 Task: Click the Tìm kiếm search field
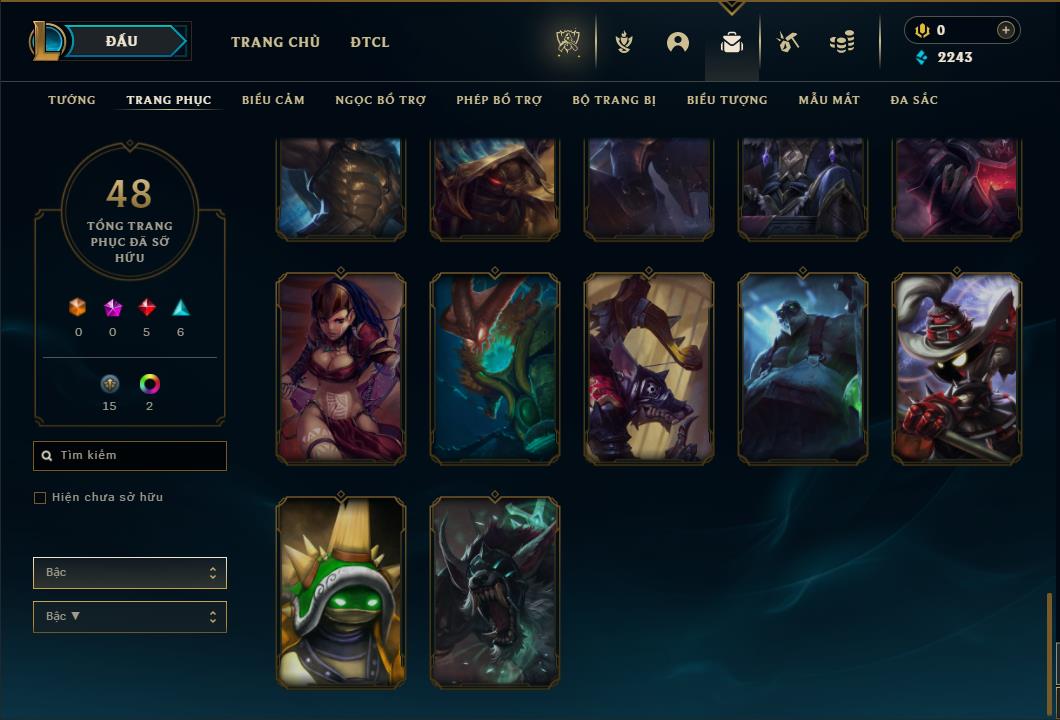point(130,456)
